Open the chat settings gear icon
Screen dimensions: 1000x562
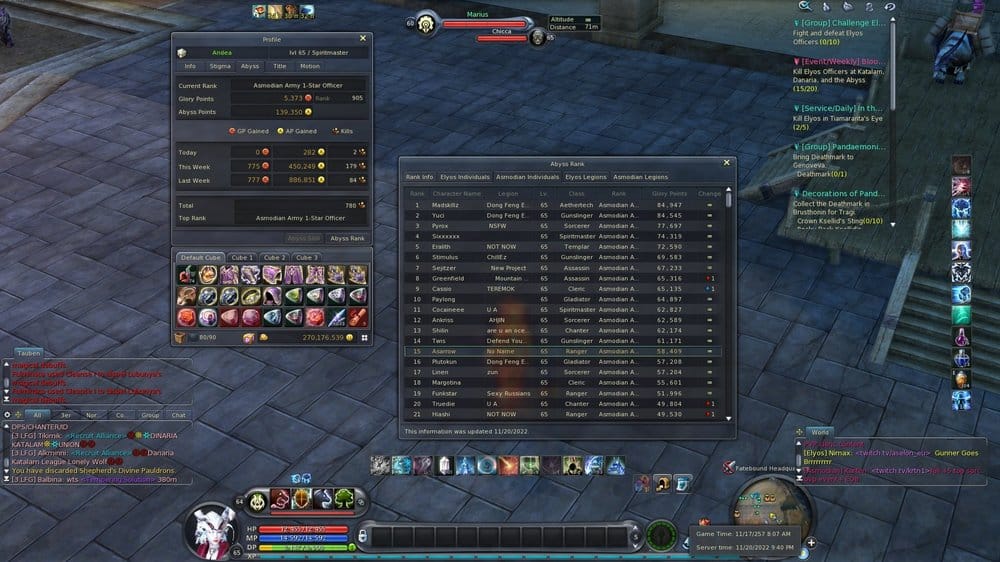tap(7, 414)
